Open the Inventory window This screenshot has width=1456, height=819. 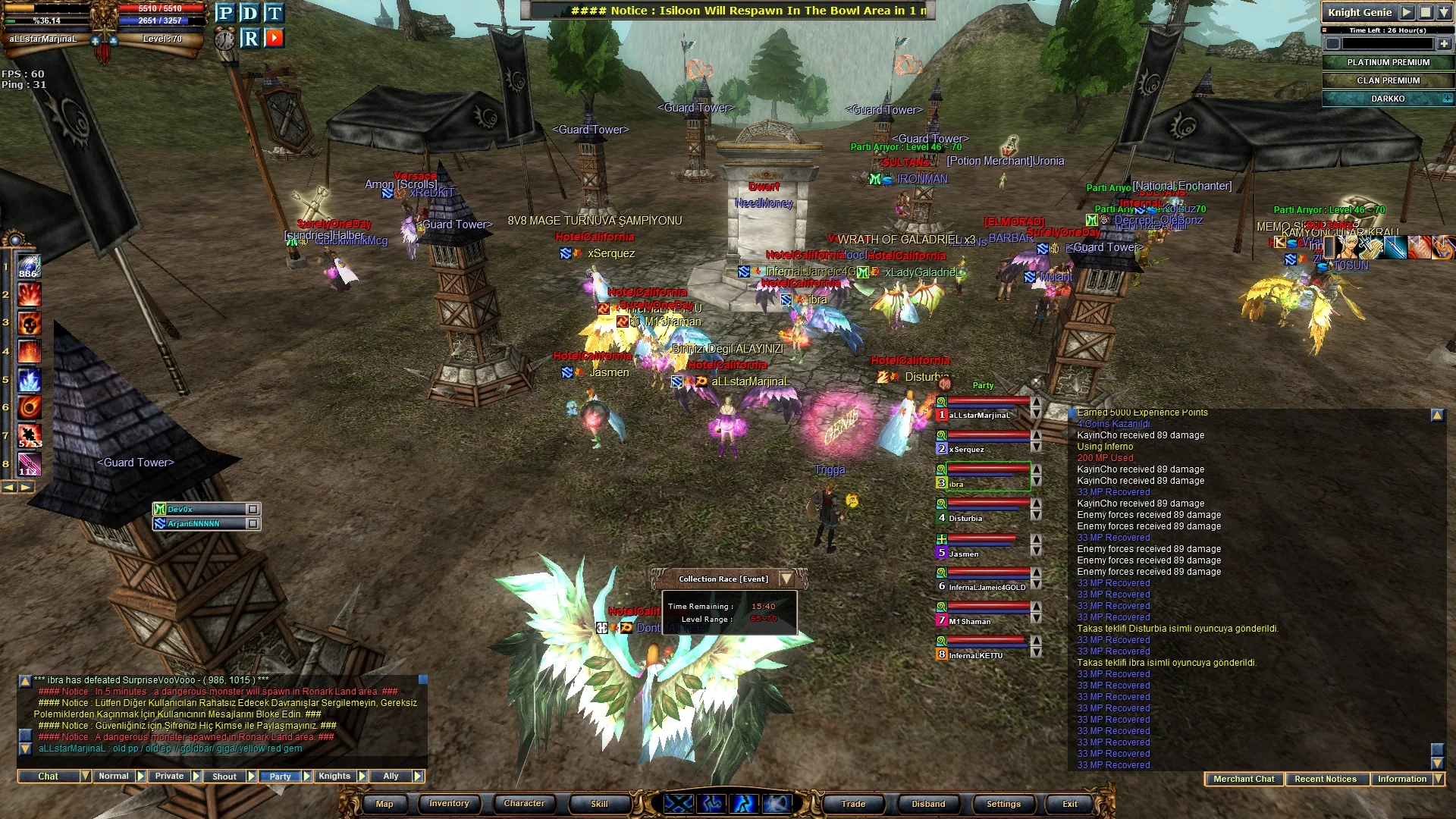(449, 804)
